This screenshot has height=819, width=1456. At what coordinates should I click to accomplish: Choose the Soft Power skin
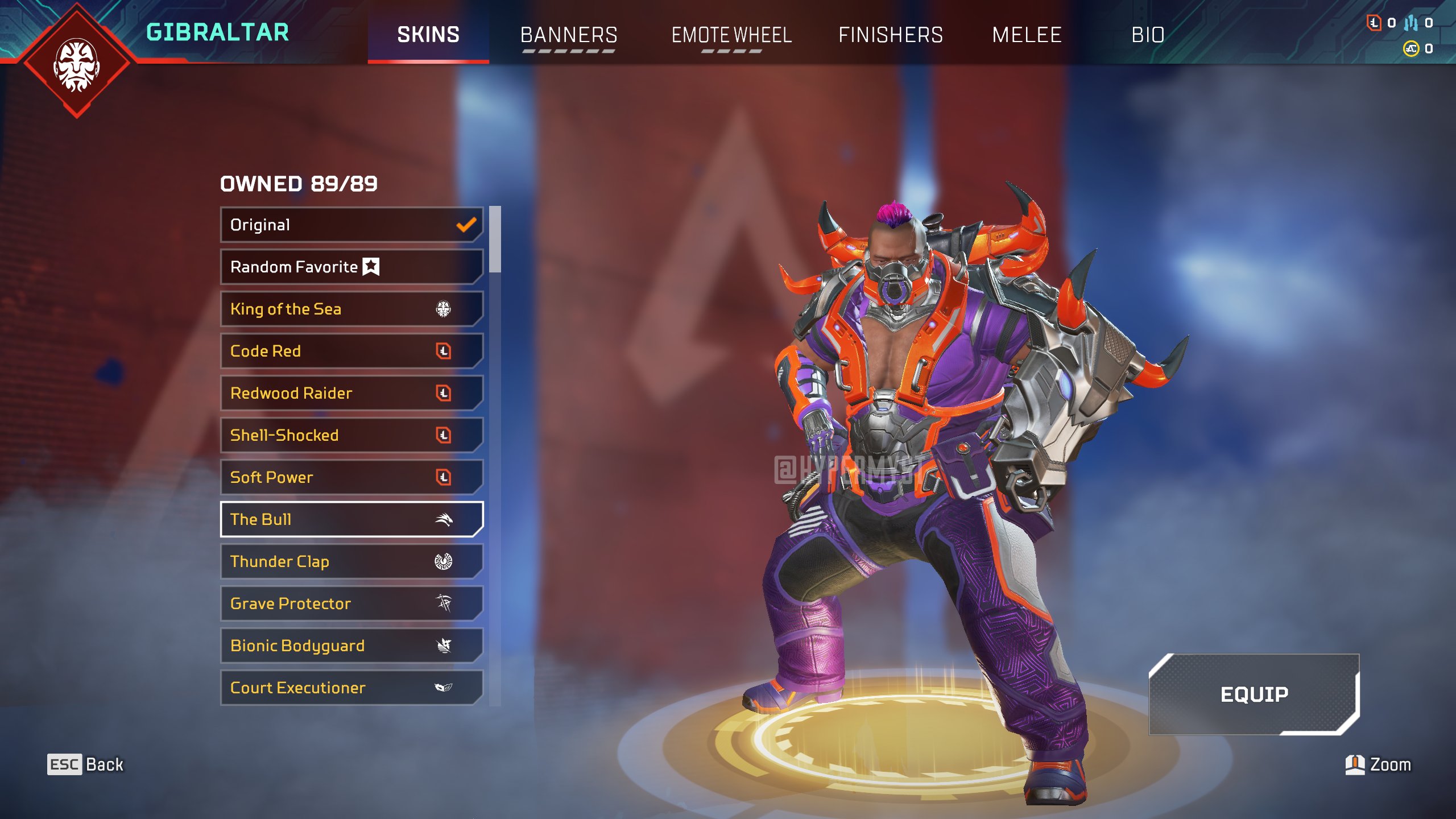(x=351, y=477)
